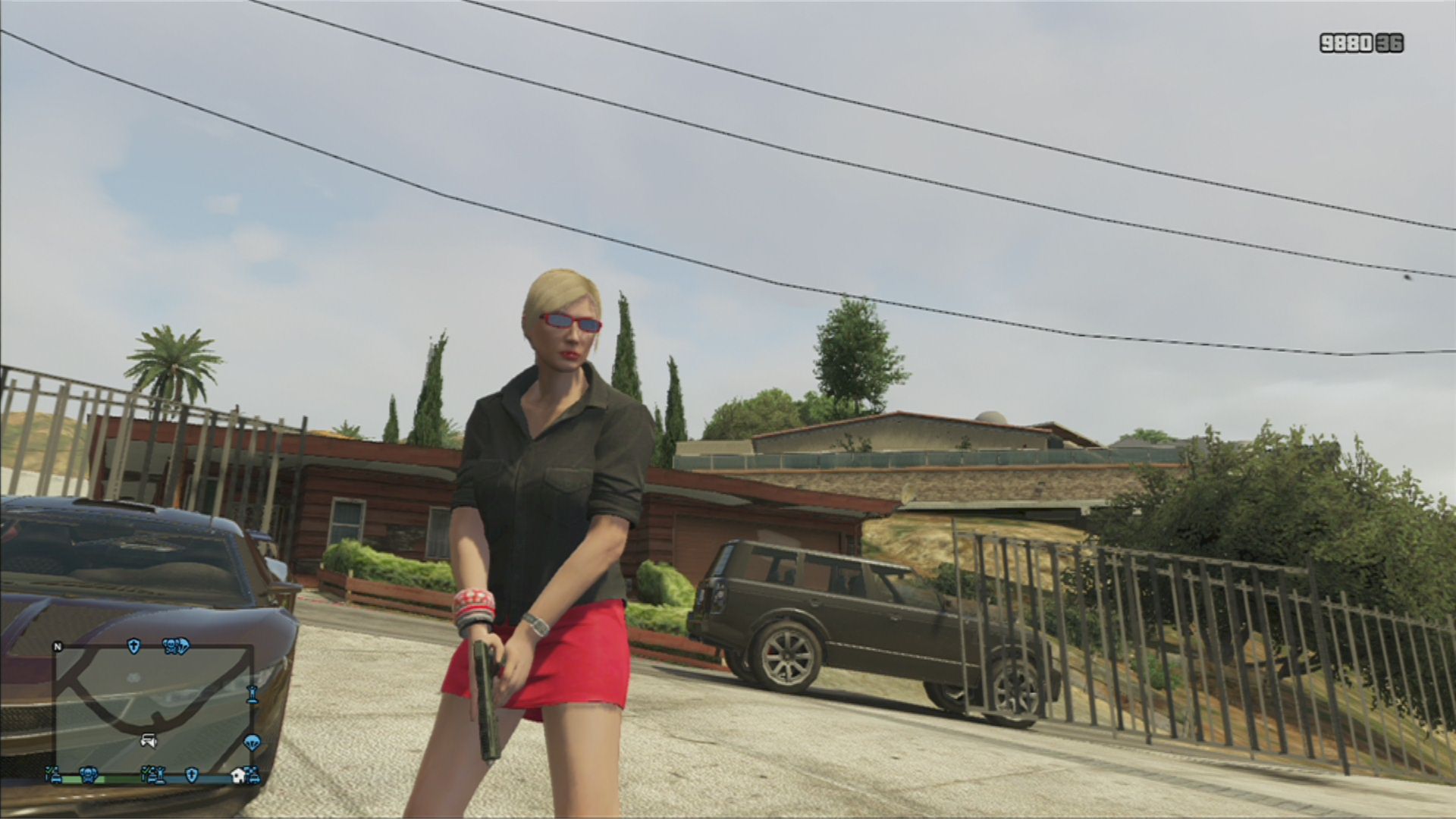Click the white personal vehicle marker
1456x819 pixels.
coord(149,741)
